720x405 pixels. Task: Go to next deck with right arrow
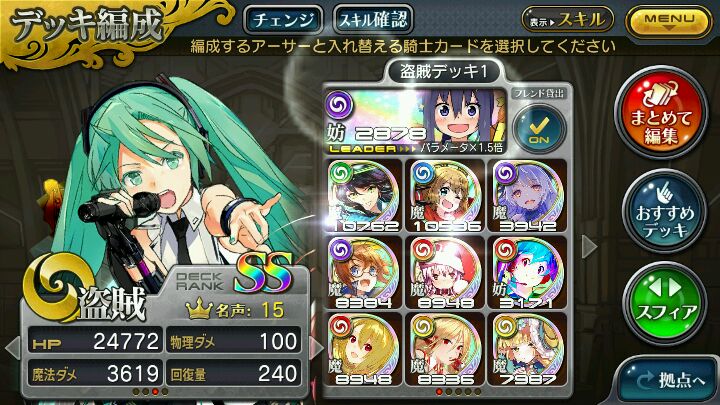pyautogui.click(x=590, y=243)
